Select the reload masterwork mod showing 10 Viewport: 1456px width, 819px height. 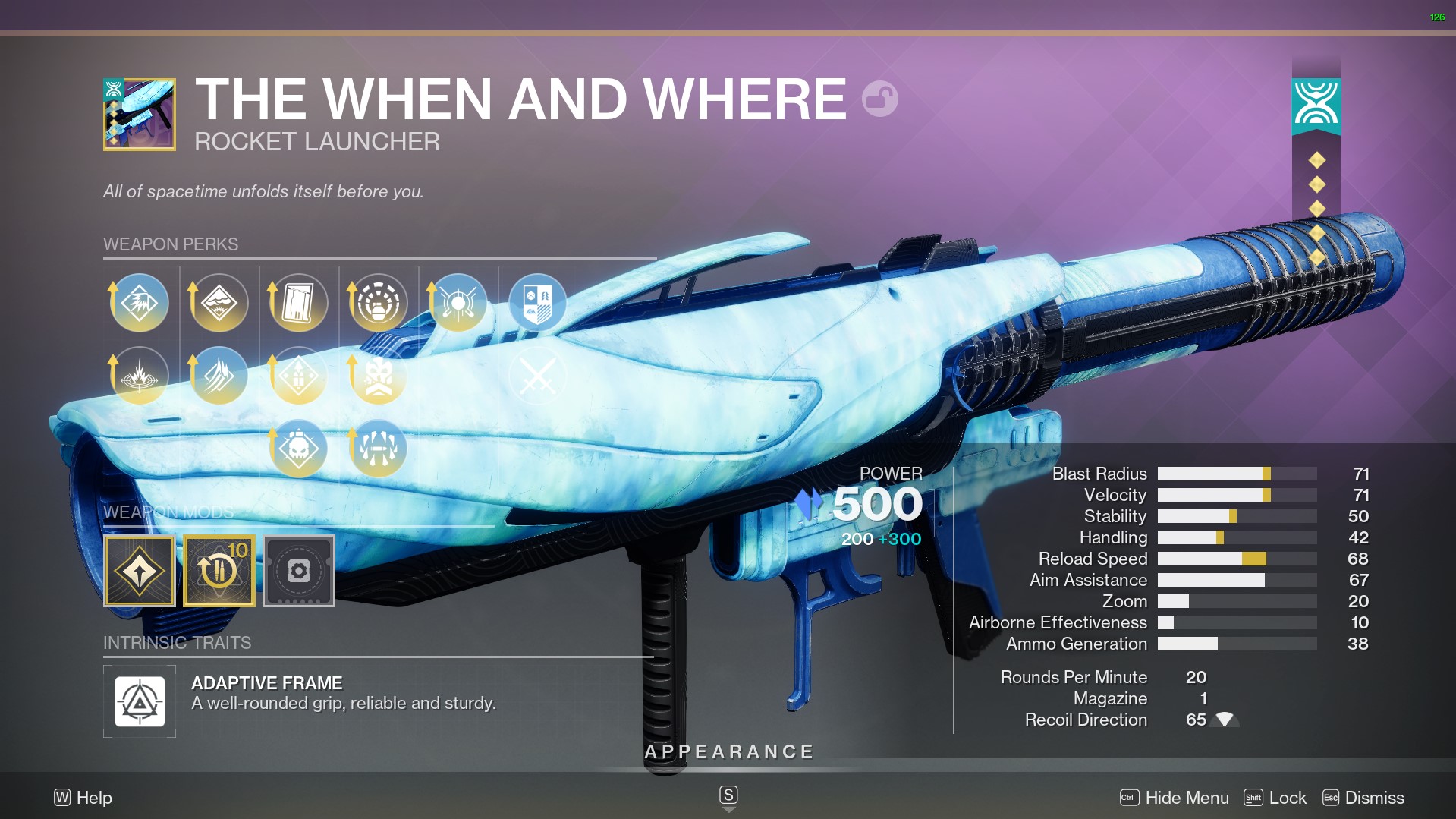(219, 571)
